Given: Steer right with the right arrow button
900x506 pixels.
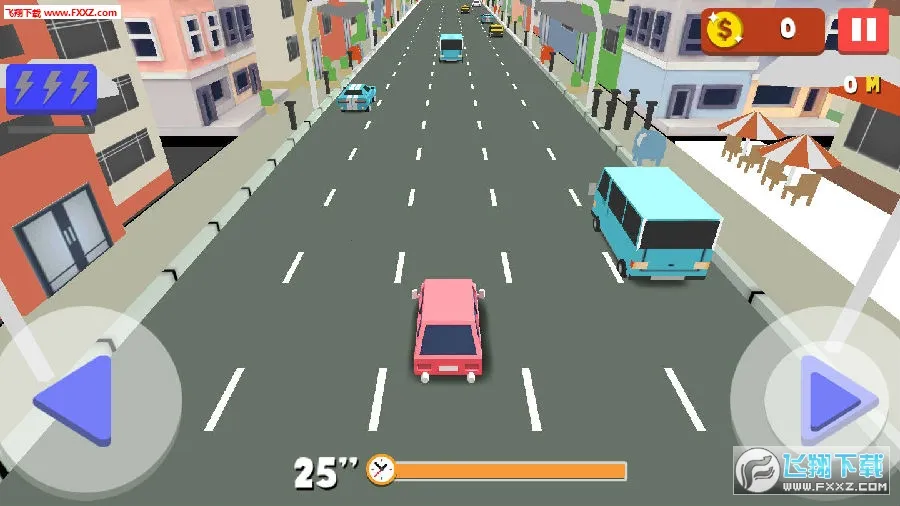Looking at the screenshot, I should (x=830, y=400).
